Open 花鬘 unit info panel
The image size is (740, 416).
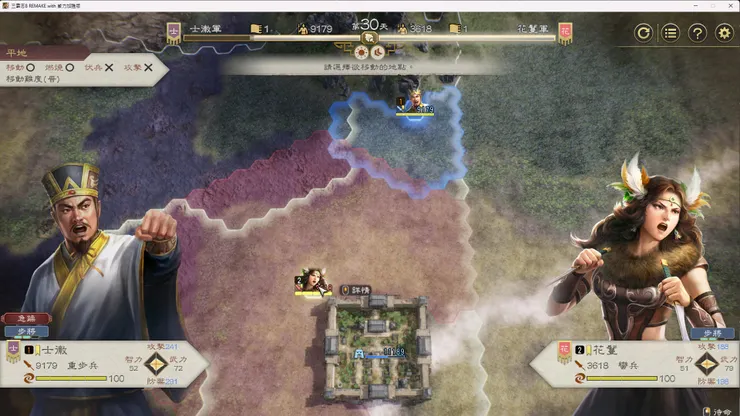(x=635, y=365)
